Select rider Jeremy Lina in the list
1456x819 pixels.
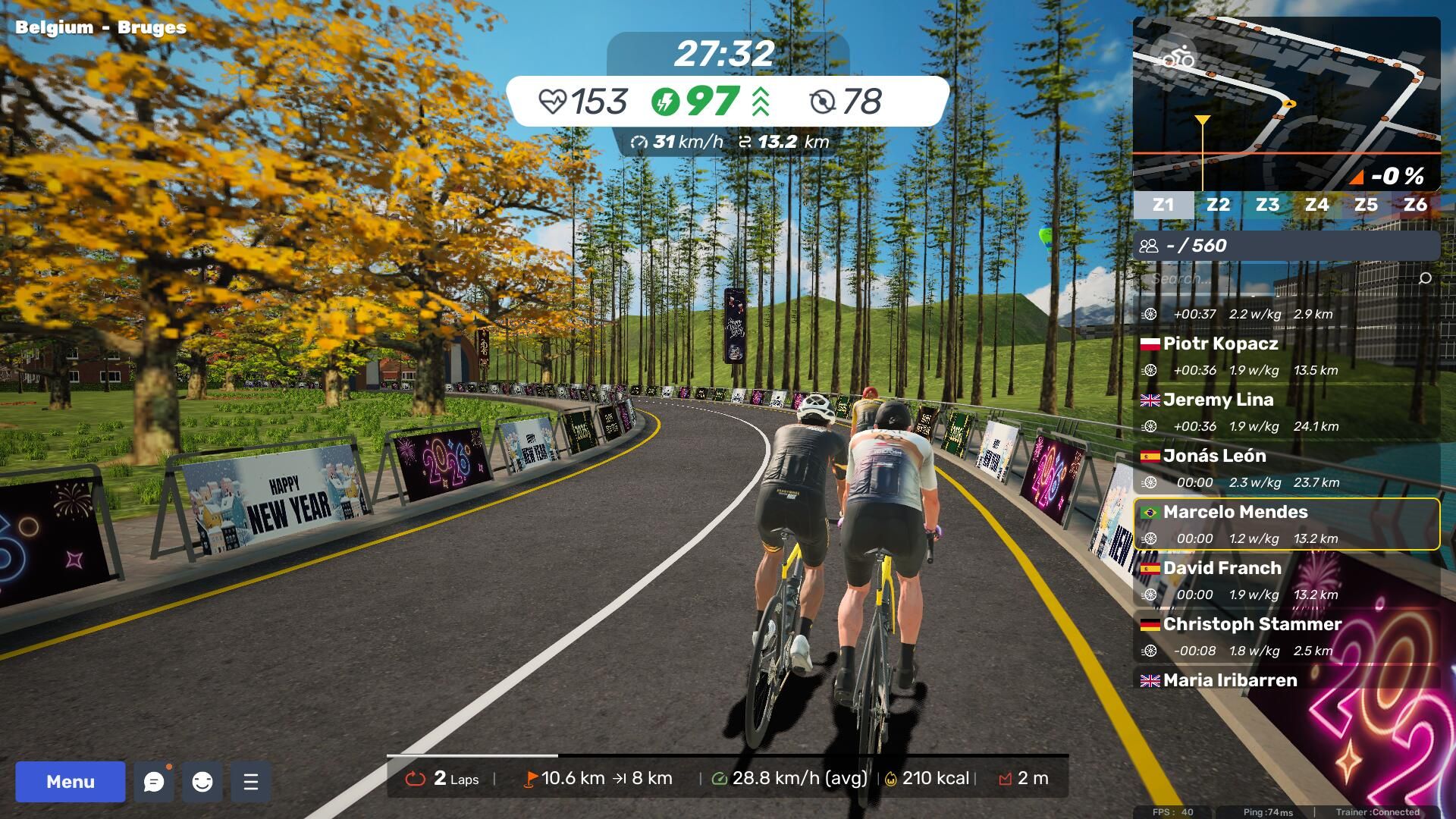tap(1286, 412)
